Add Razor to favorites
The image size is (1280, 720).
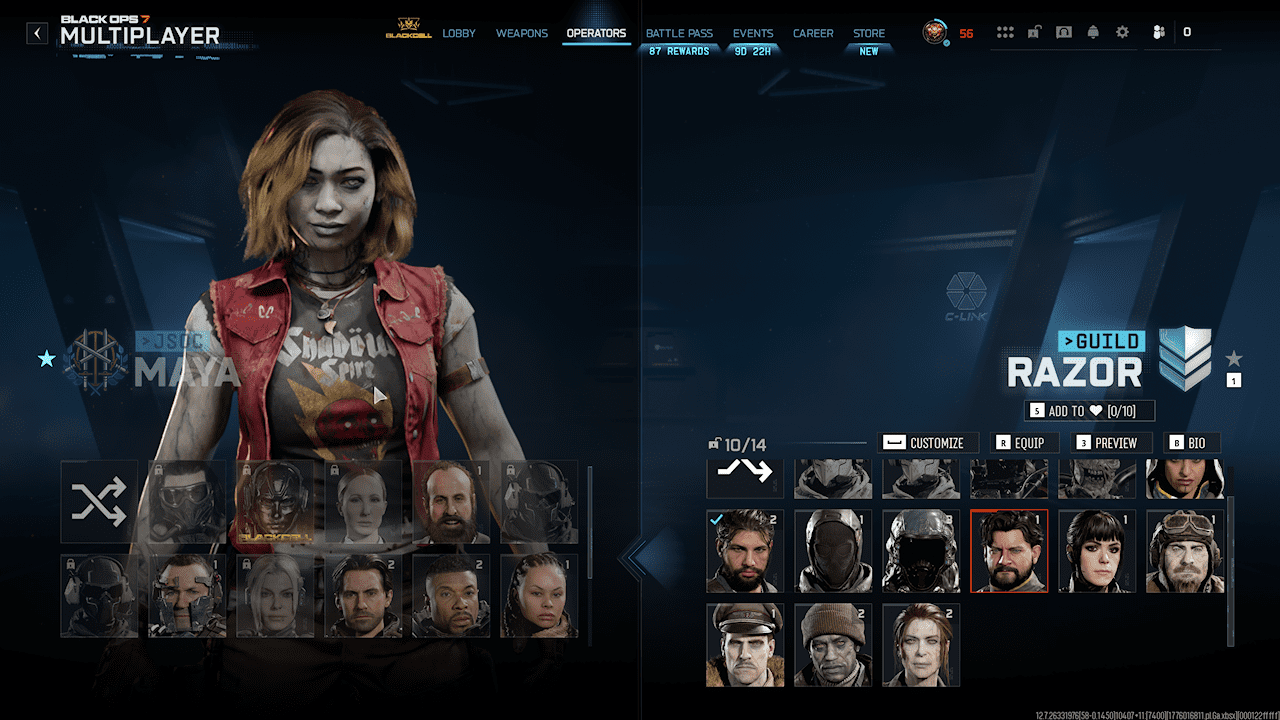(x=1090, y=411)
